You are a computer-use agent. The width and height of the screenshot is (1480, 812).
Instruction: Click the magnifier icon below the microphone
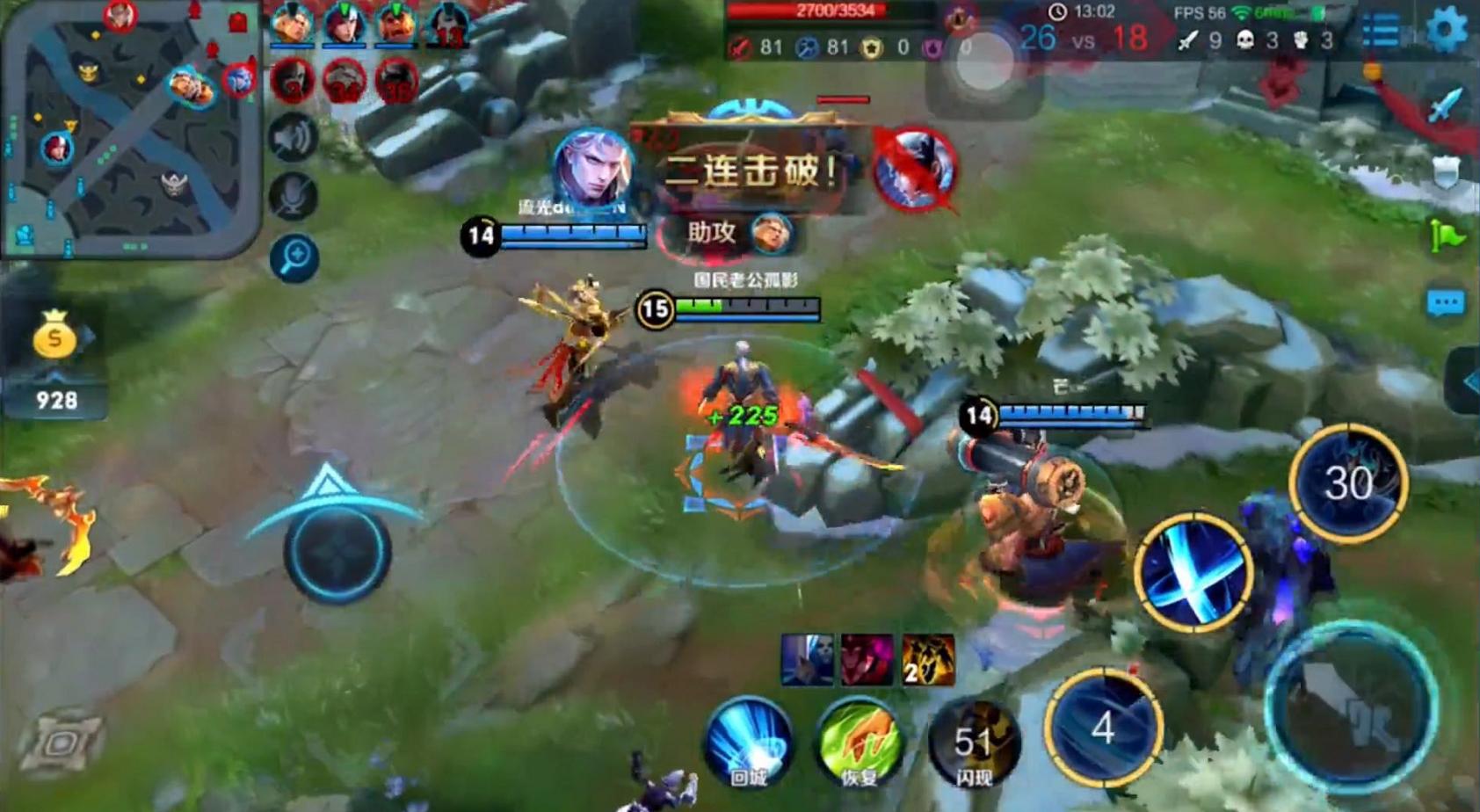294,257
